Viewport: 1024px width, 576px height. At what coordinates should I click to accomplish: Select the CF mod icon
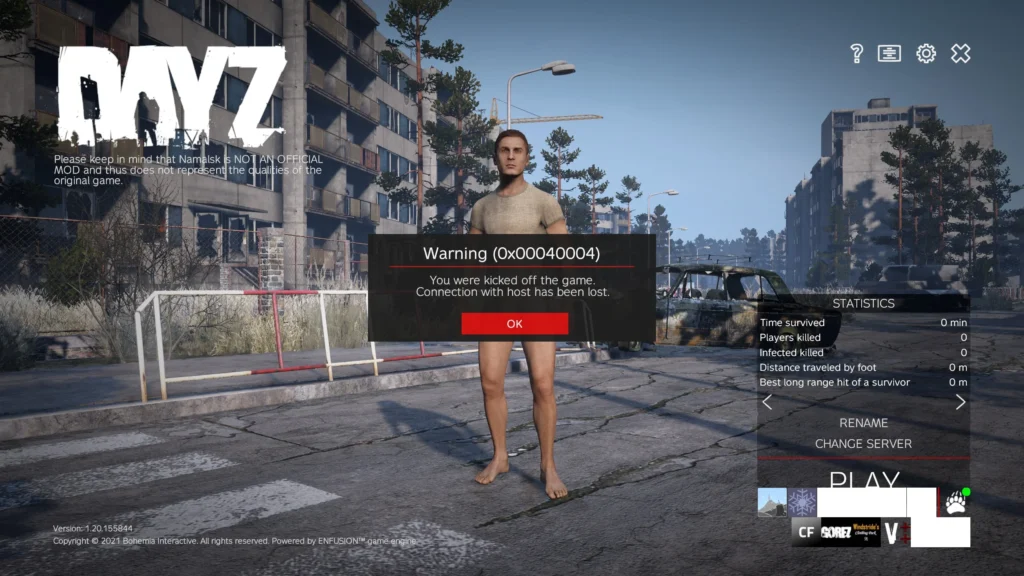(x=805, y=532)
